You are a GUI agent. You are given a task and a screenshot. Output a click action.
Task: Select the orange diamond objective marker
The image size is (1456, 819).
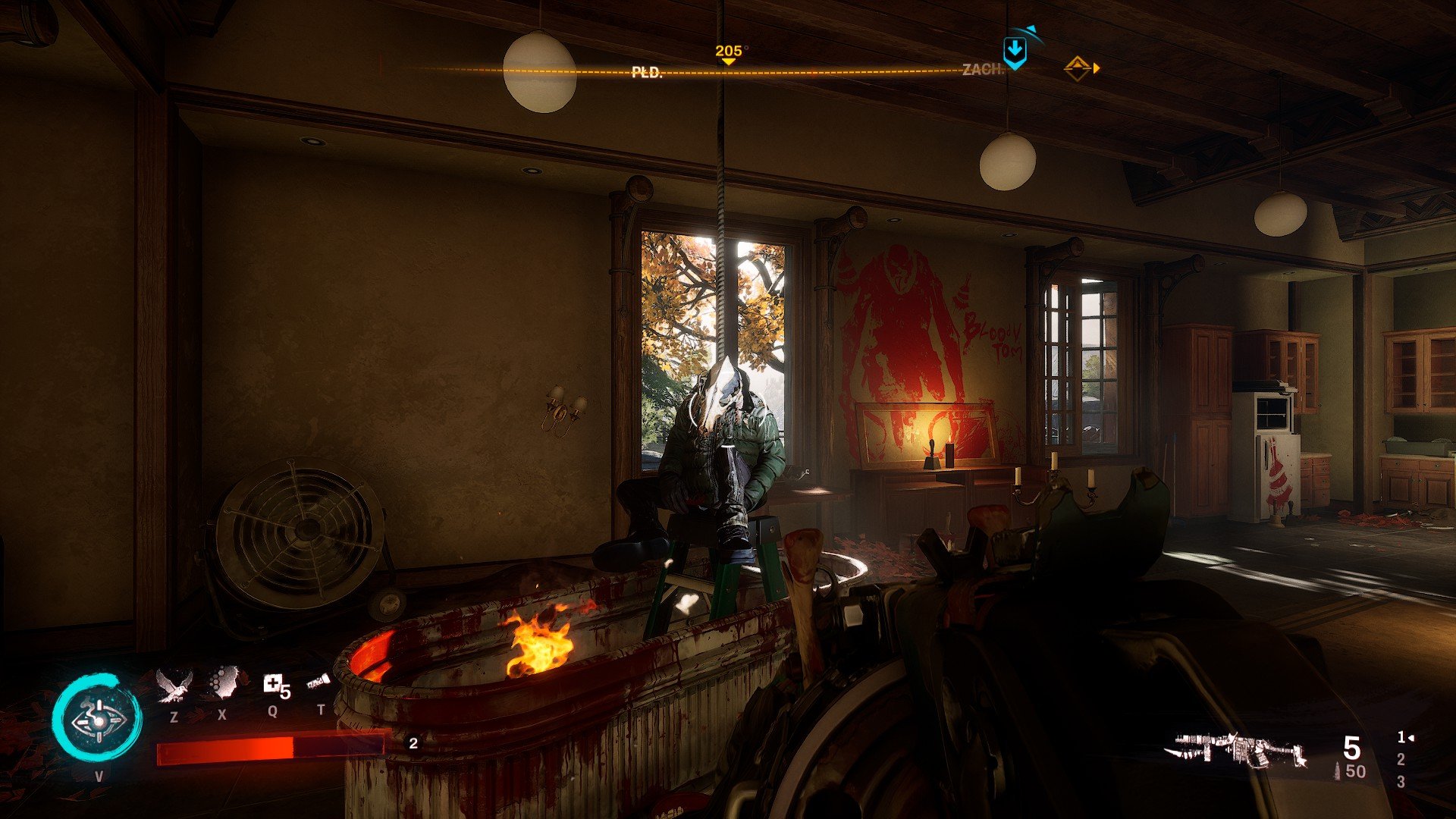[1078, 68]
